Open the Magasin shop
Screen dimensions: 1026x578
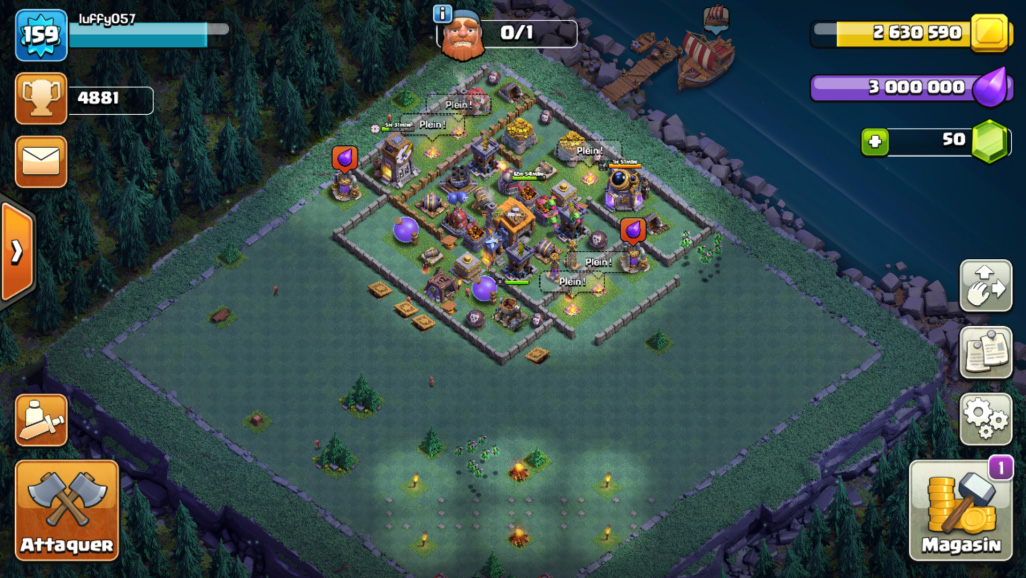pyautogui.click(x=960, y=510)
